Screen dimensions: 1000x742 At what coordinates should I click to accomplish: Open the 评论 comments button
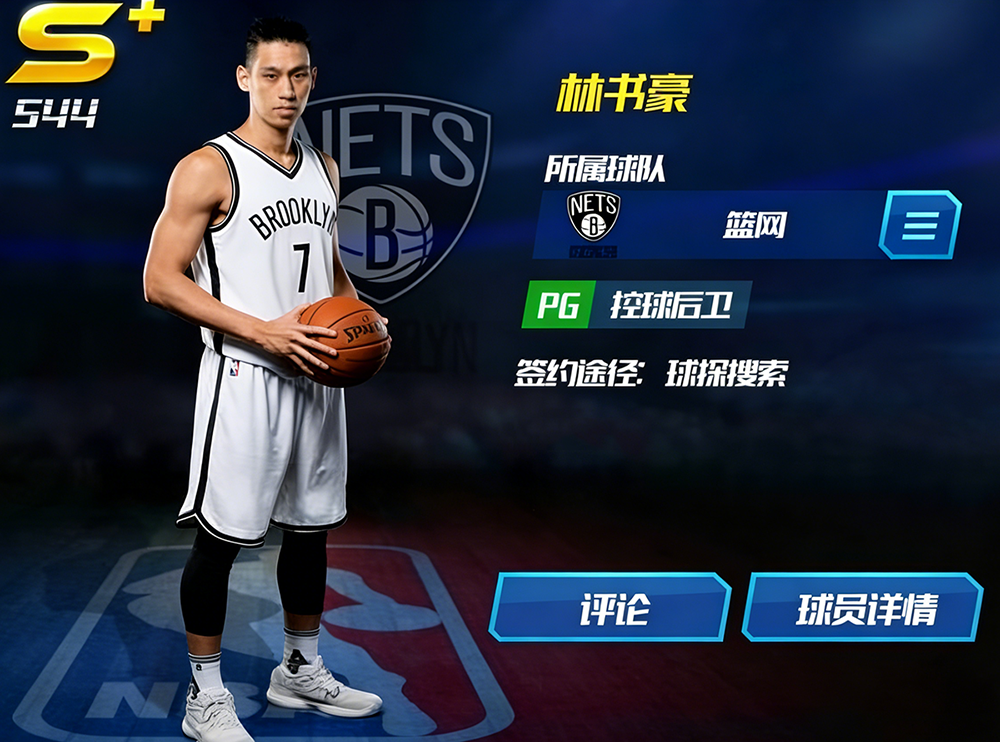611,607
